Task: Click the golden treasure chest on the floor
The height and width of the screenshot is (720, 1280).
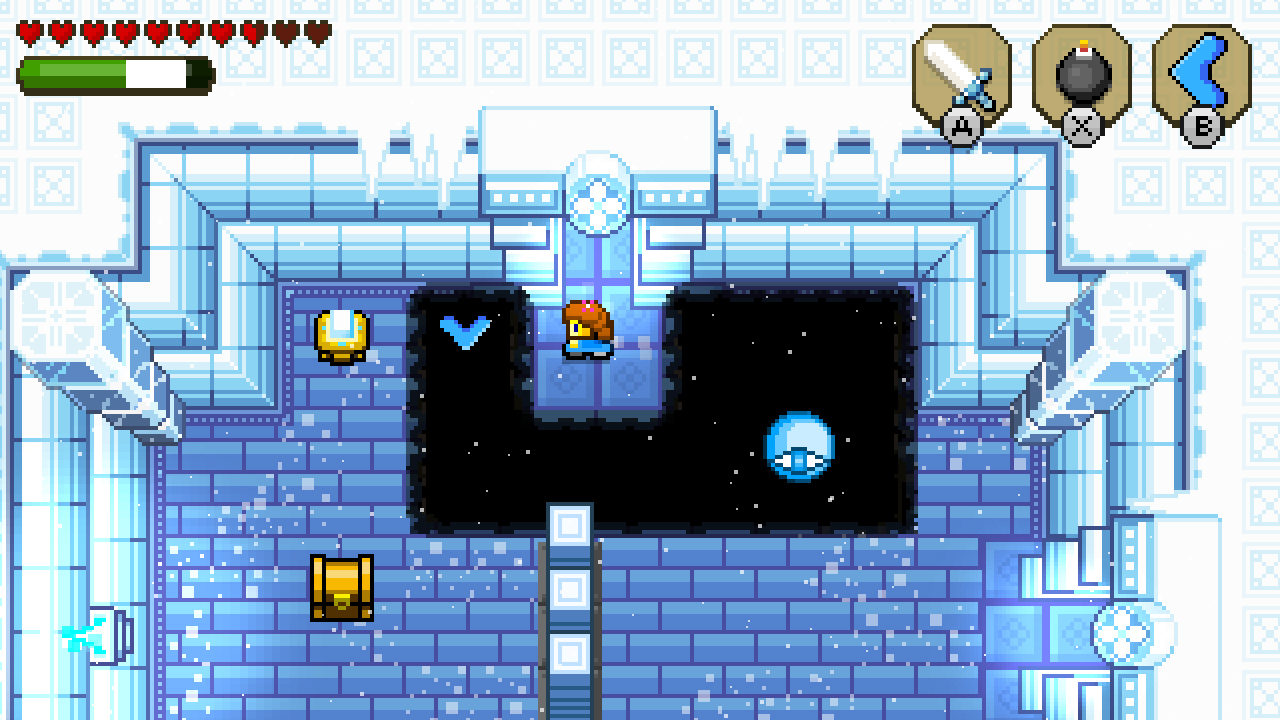Action: point(341,588)
